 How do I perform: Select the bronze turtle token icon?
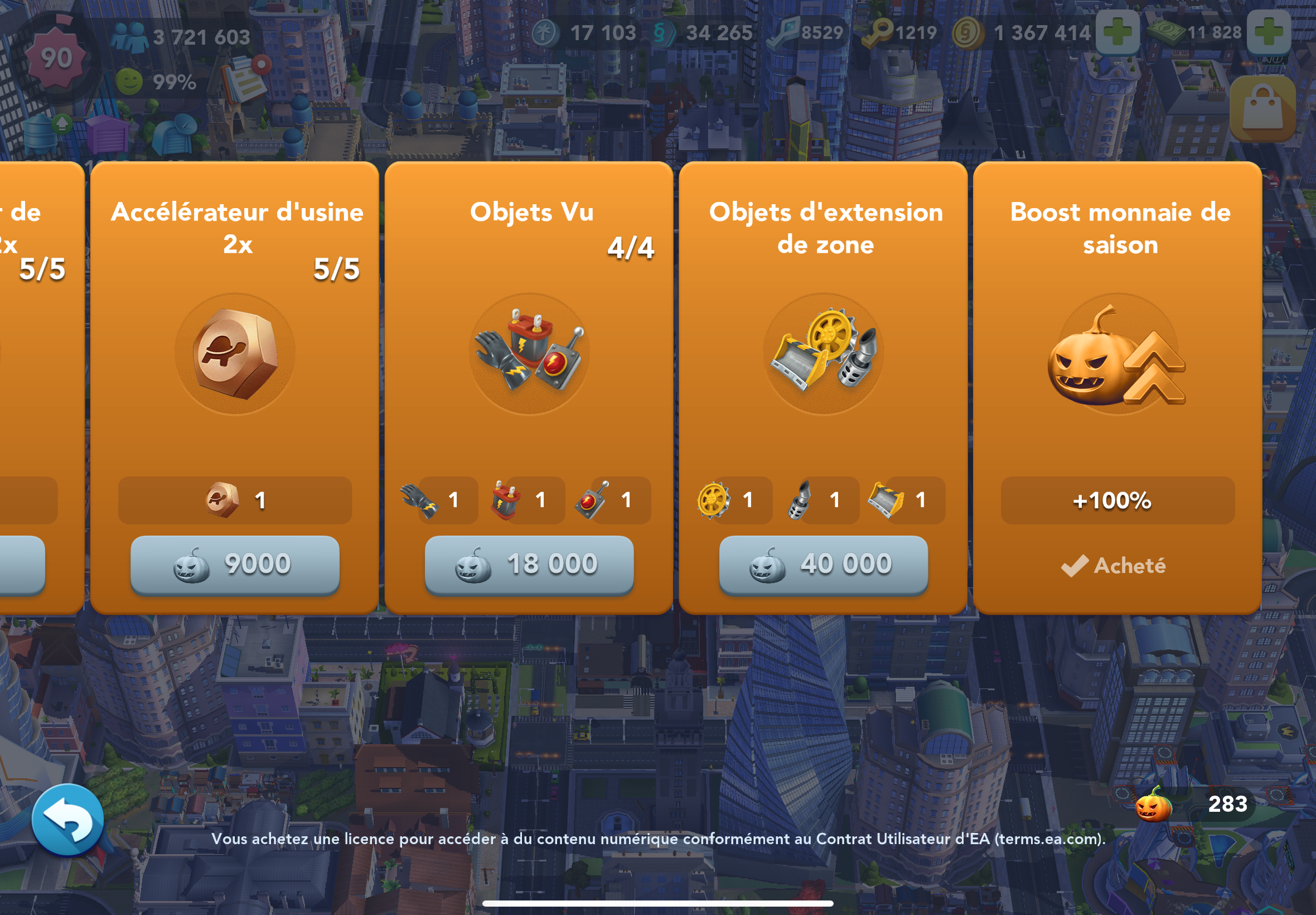[x=235, y=354]
